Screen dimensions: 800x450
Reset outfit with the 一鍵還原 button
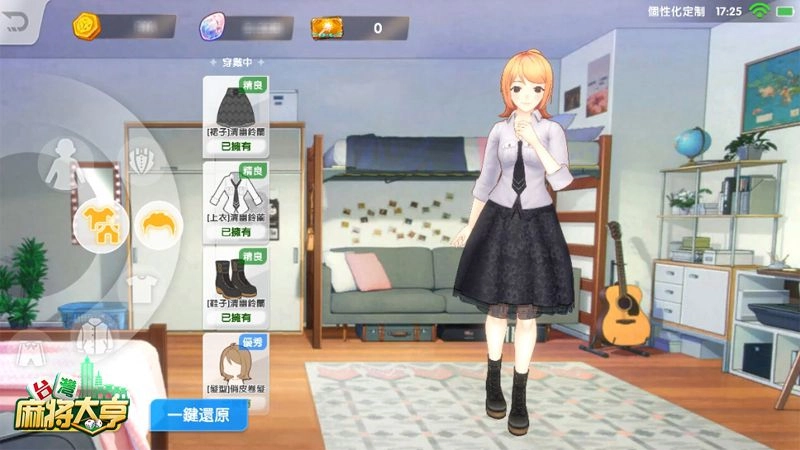pos(198,414)
